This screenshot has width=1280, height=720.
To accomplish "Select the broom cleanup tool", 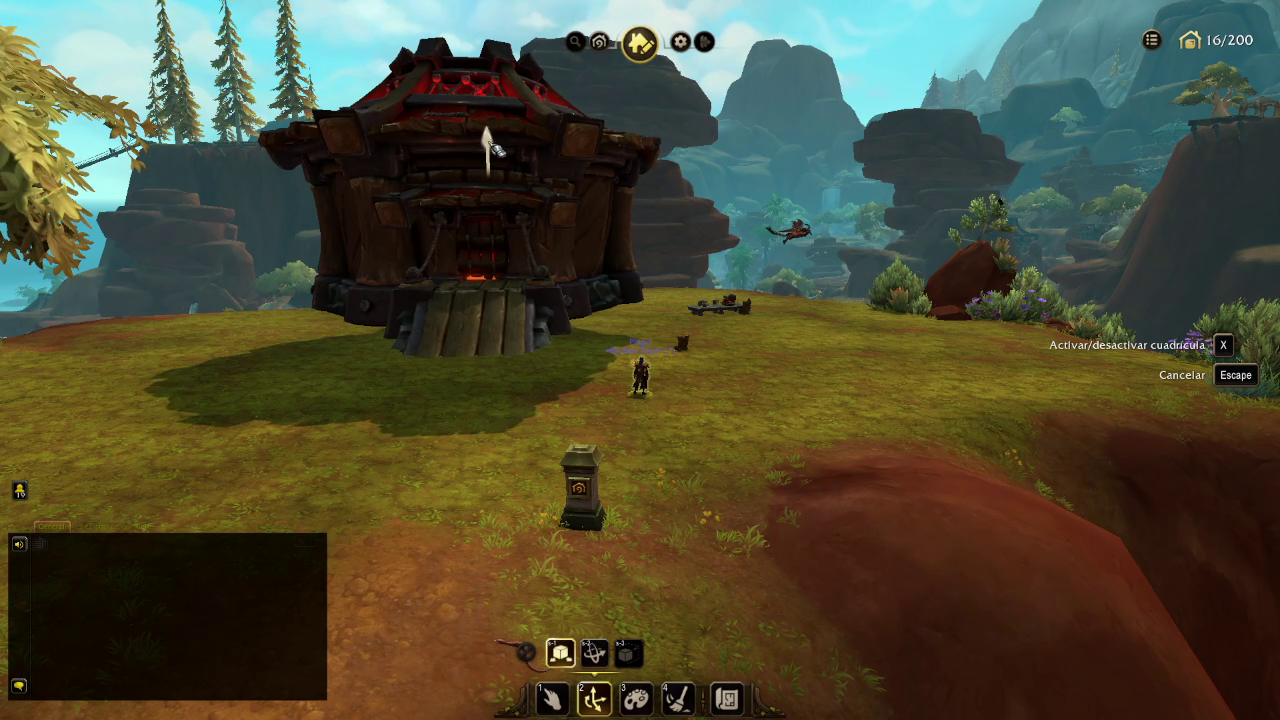I will pos(678,698).
